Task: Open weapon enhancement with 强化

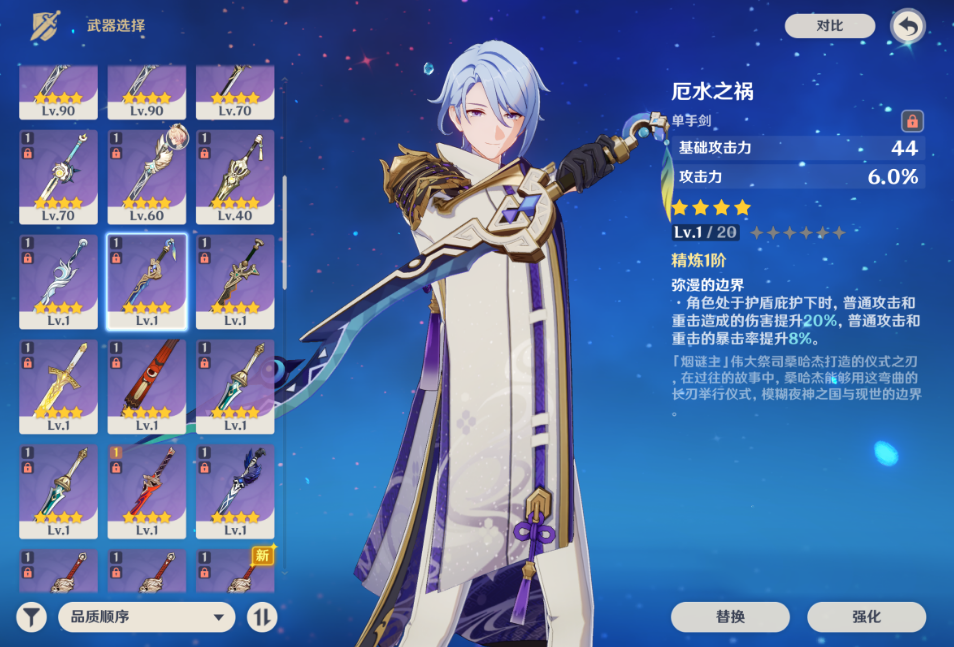Action: (x=866, y=617)
